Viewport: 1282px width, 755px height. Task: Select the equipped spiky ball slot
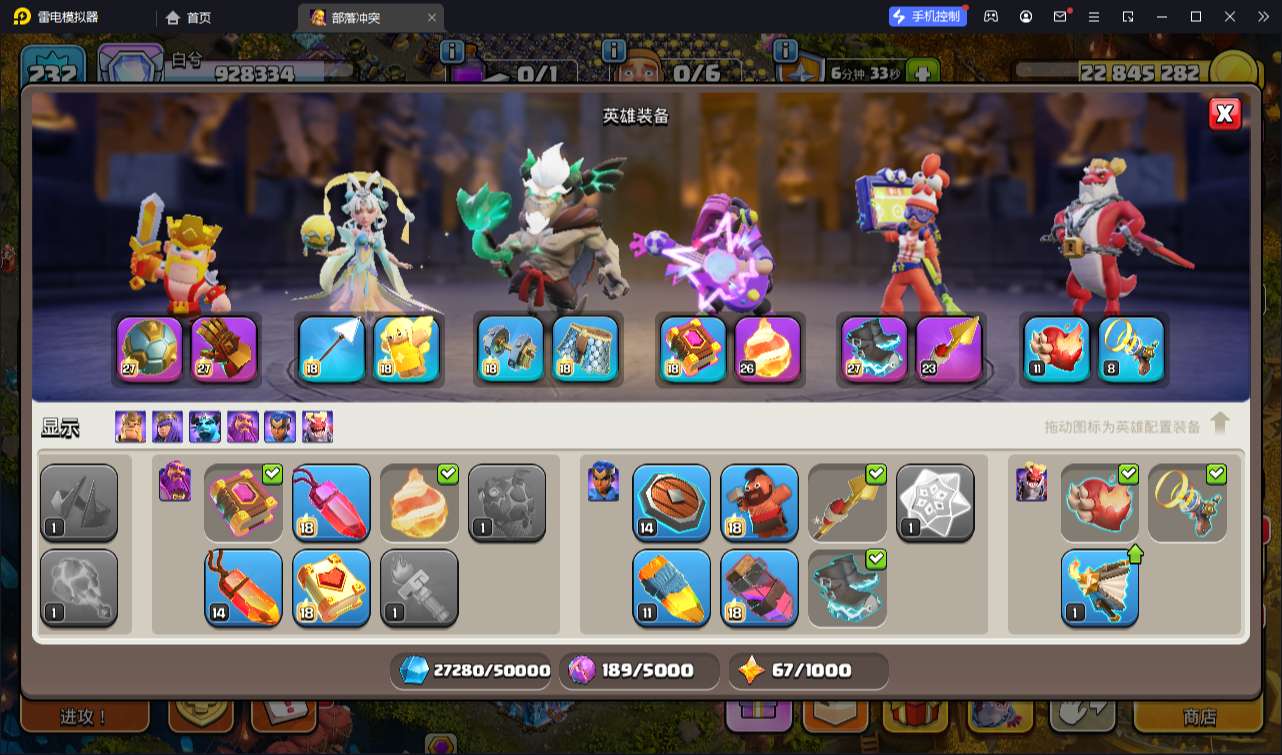tap(150, 350)
